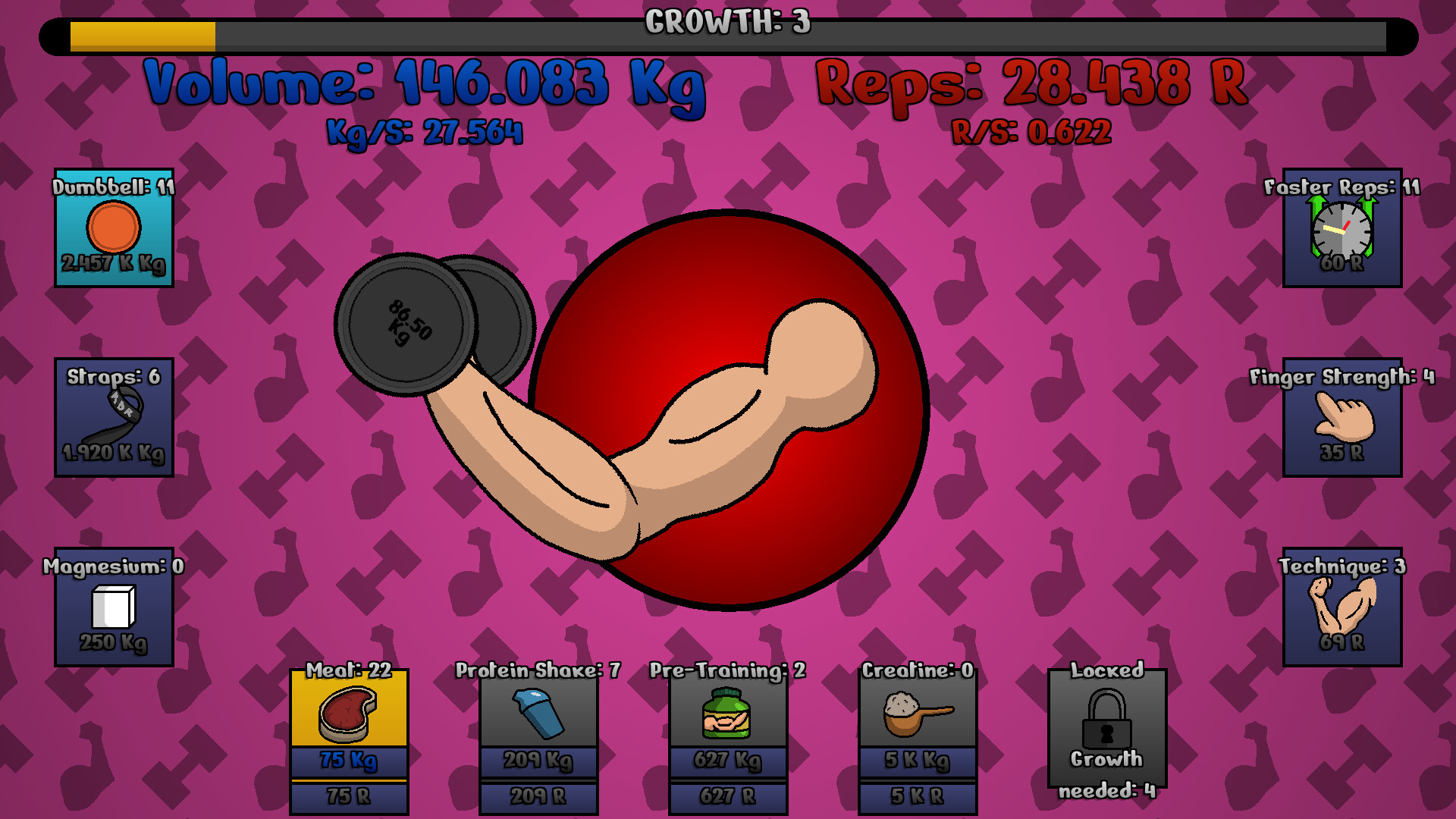Click the Reps counter display
The height and width of the screenshot is (819, 1456).
coord(1028,85)
